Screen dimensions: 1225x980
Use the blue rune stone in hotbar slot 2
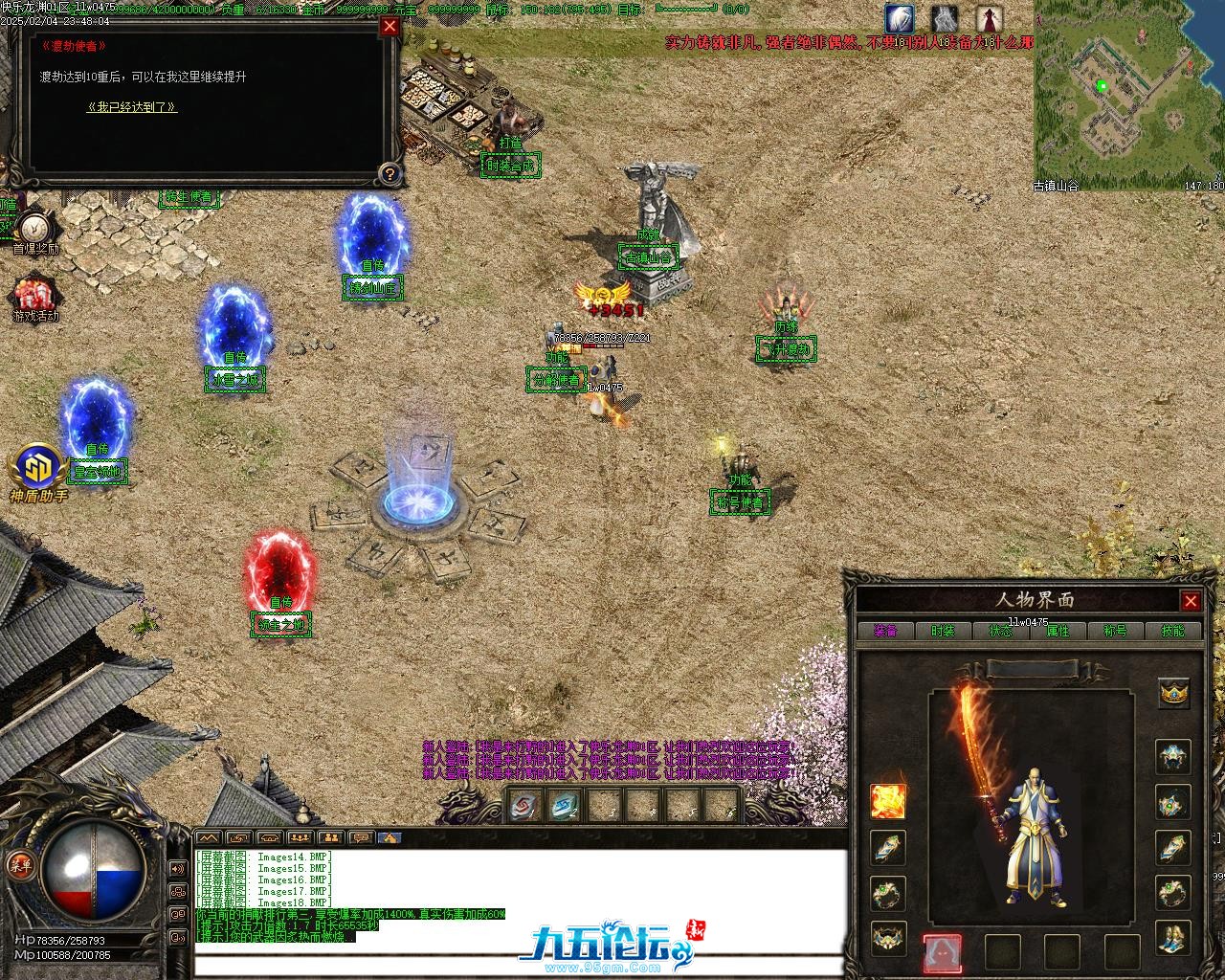click(565, 806)
